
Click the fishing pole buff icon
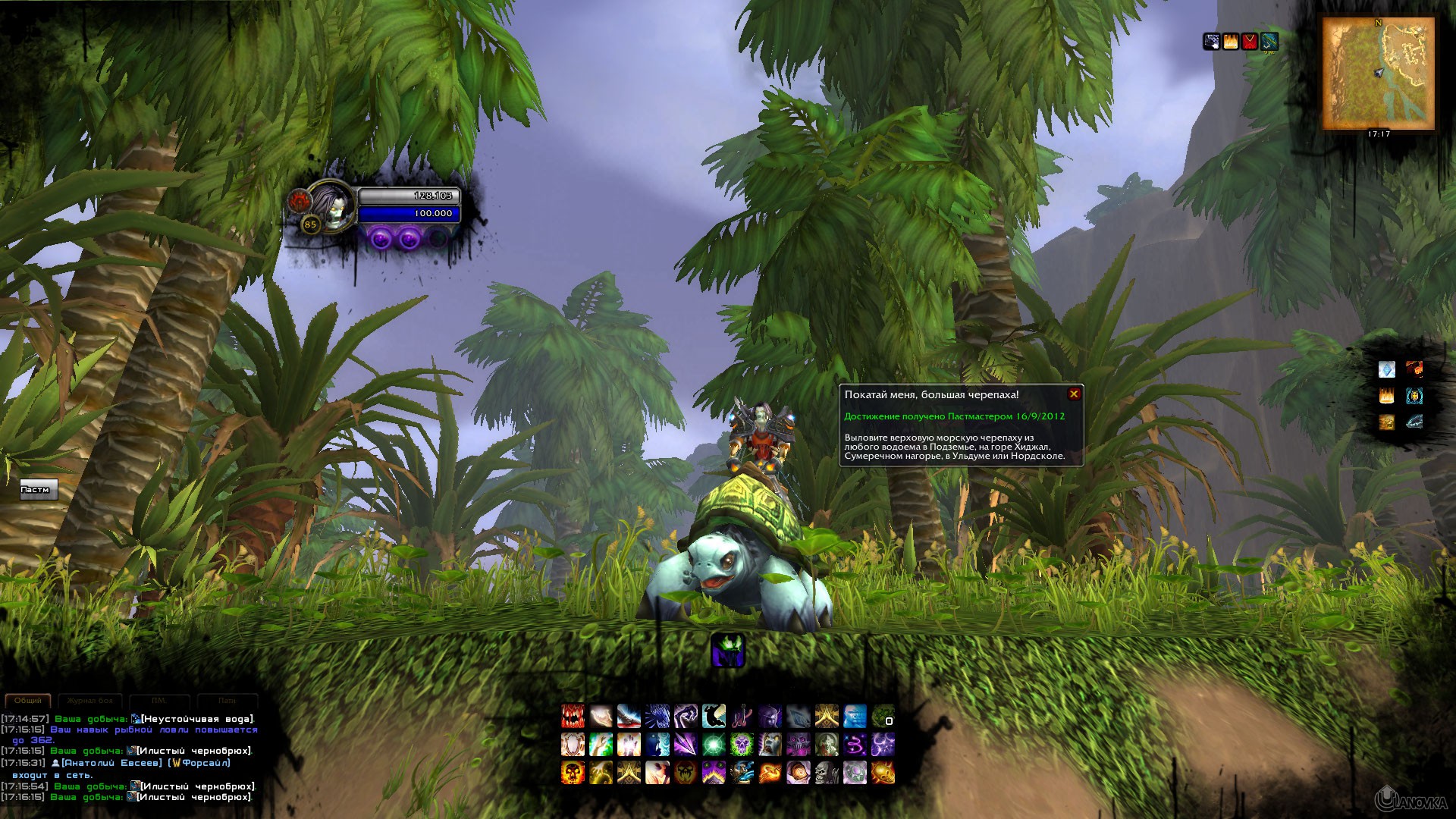tap(1269, 41)
